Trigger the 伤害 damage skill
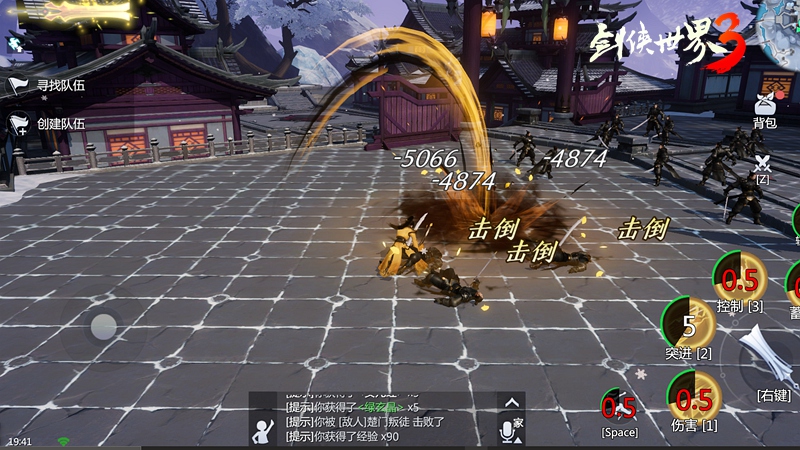Image resolution: width=800 pixels, height=450 pixels. [x=694, y=397]
